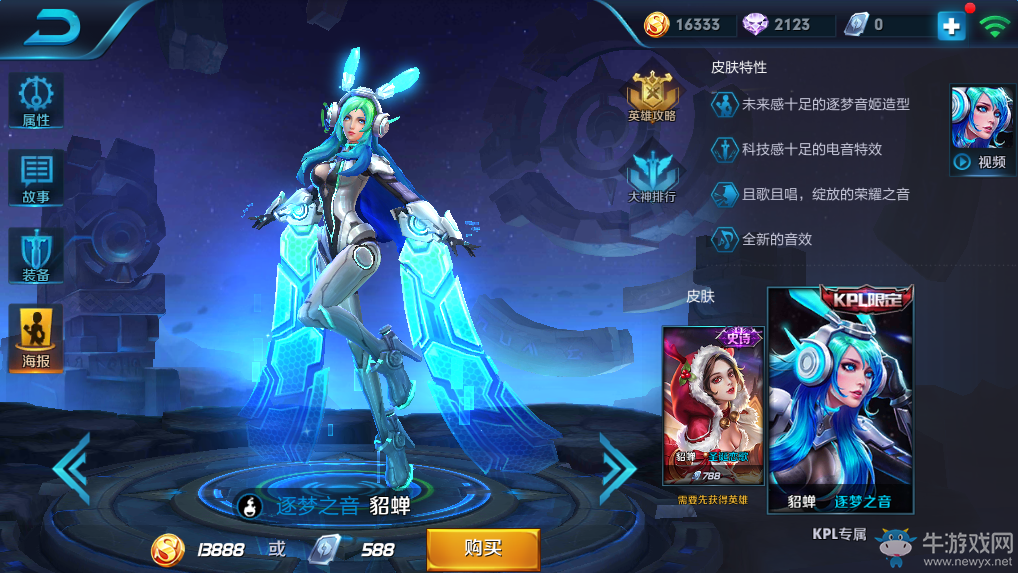The image size is (1018, 573).
Task: View the 大神排行 rankings
Action: 652,177
